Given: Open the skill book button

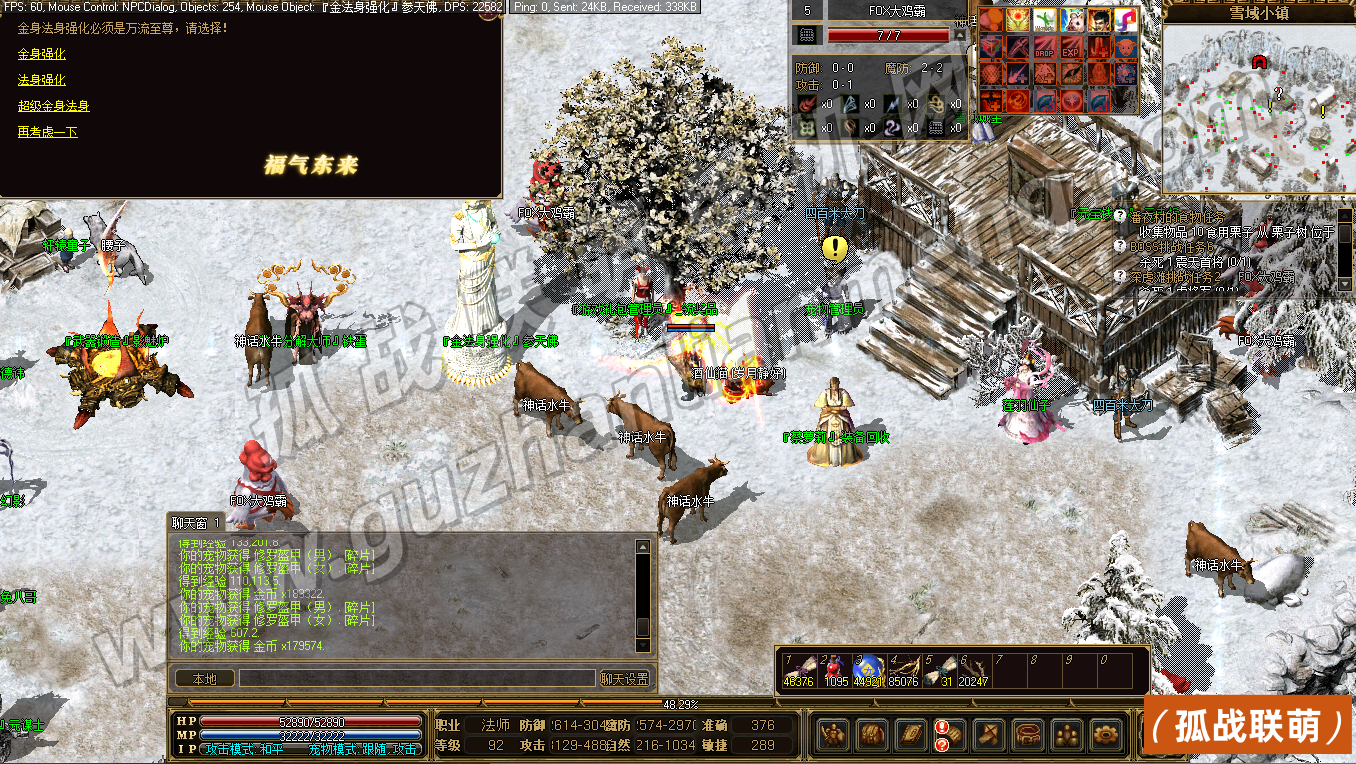Looking at the screenshot, I should [910, 735].
